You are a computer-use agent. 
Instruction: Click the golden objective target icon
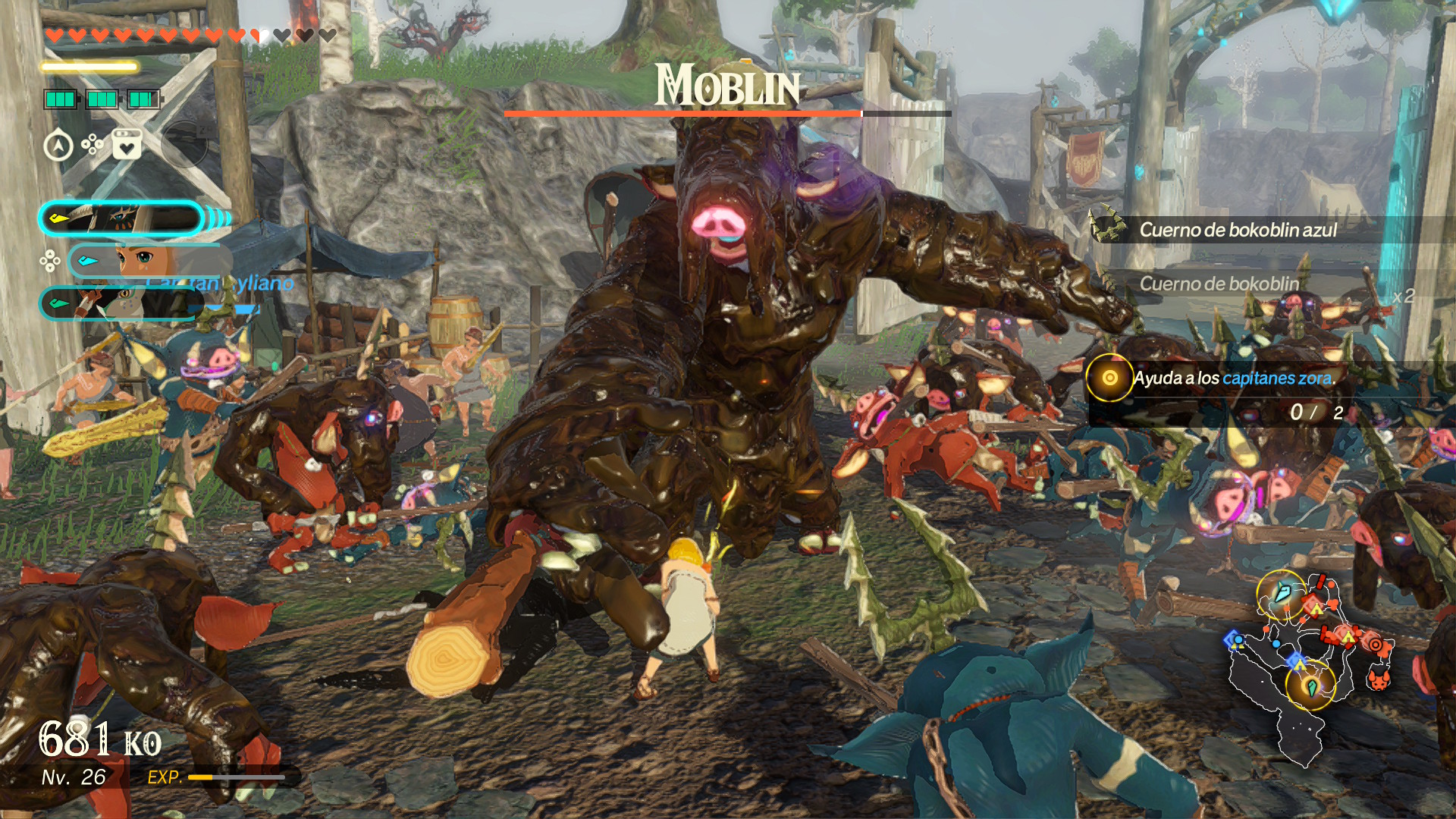click(1109, 378)
